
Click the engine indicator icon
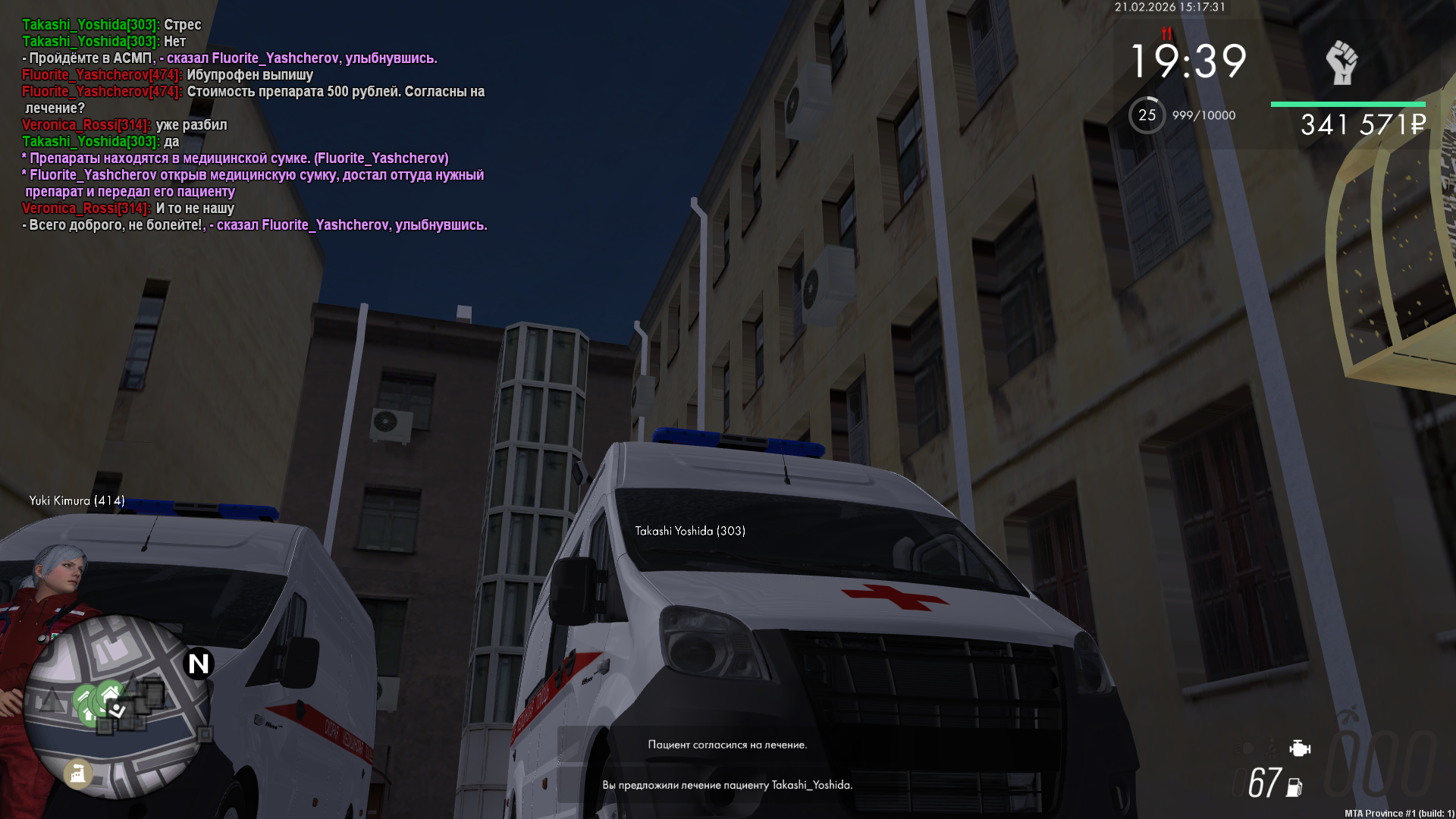coord(1299,748)
